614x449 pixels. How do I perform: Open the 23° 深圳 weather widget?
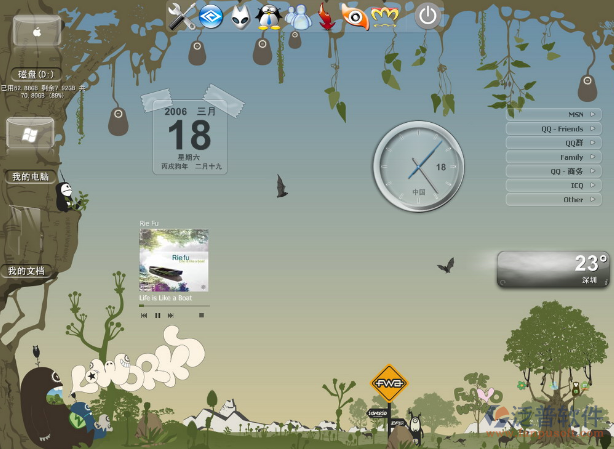pos(553,269)
